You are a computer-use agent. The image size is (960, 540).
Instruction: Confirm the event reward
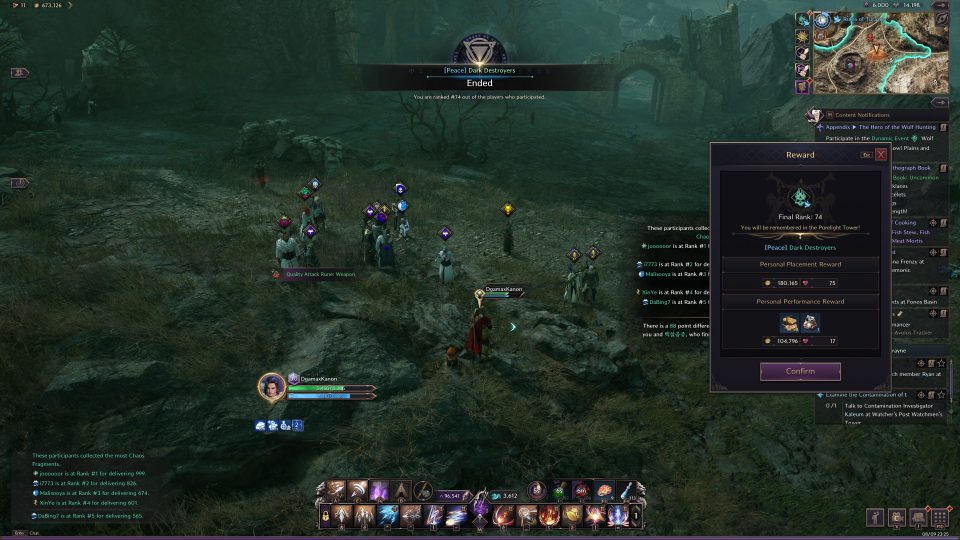point(799,372)
